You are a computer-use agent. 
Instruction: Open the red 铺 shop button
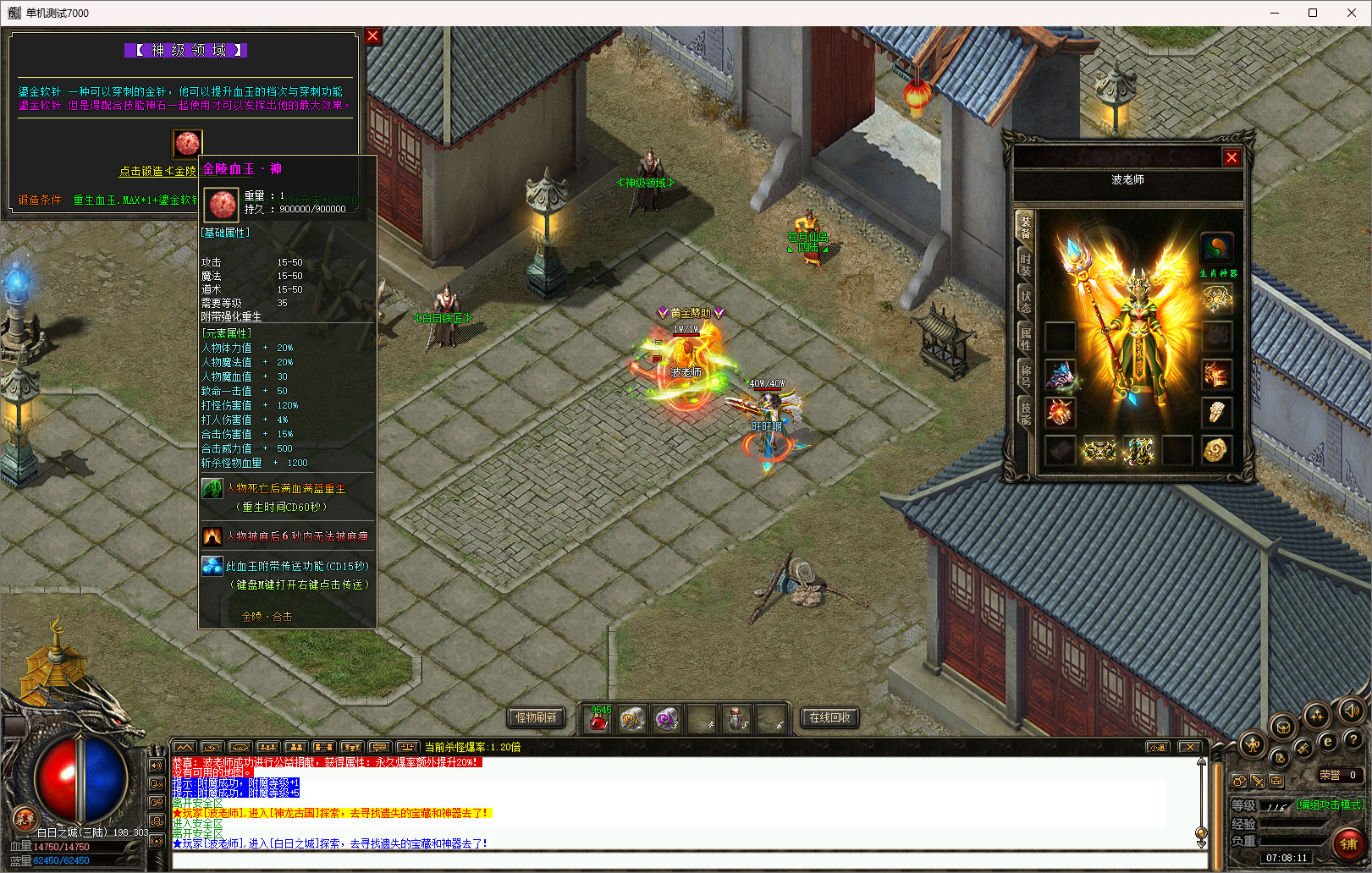[x=1347, y=843]
